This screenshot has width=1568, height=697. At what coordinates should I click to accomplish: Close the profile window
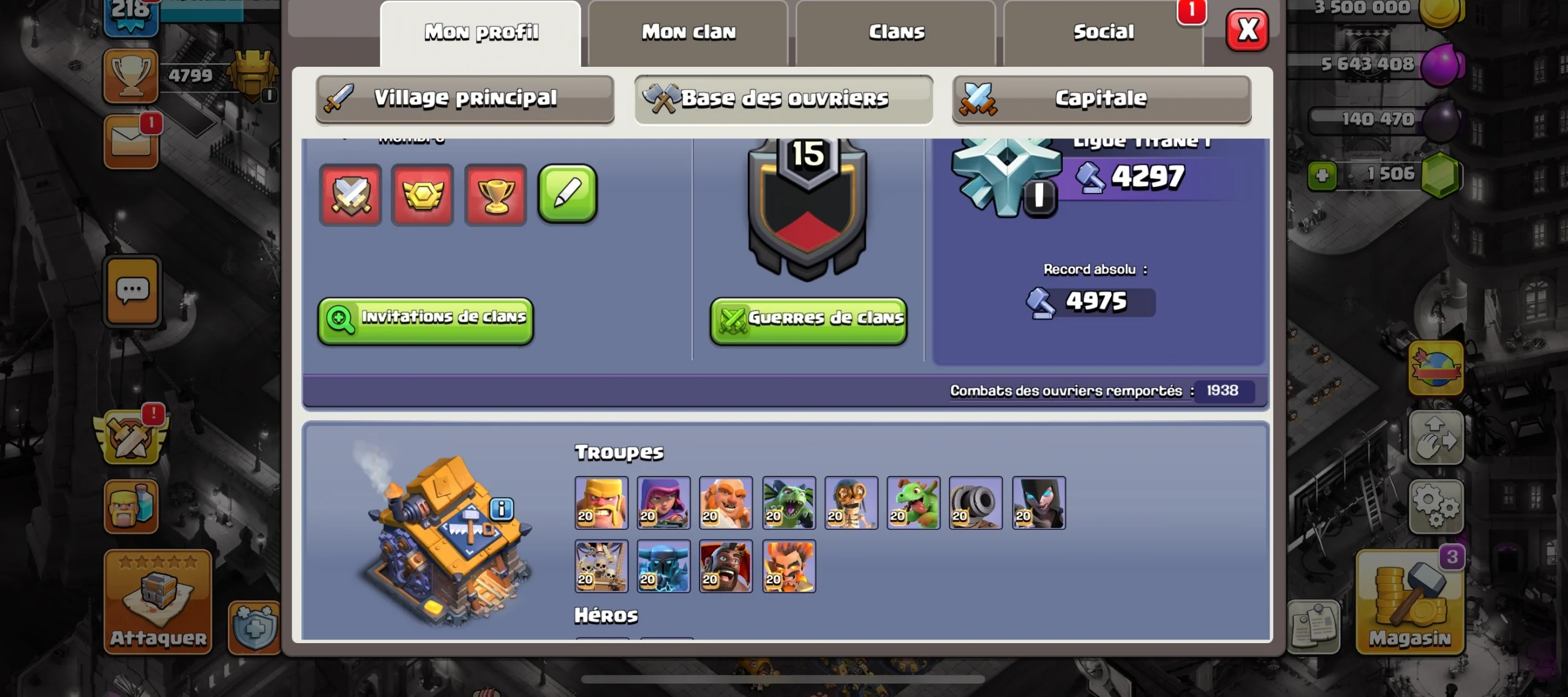coord(1247,30)
